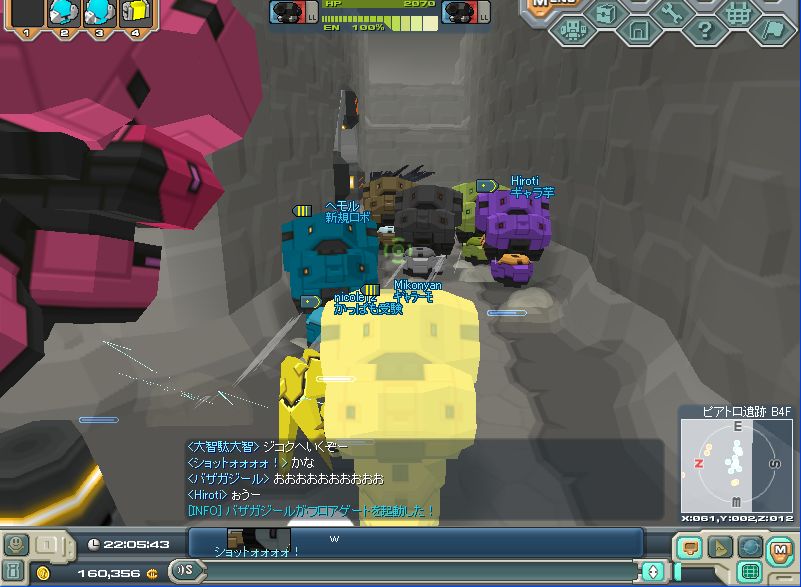Toggle the chat channel selector beside input

185,571
